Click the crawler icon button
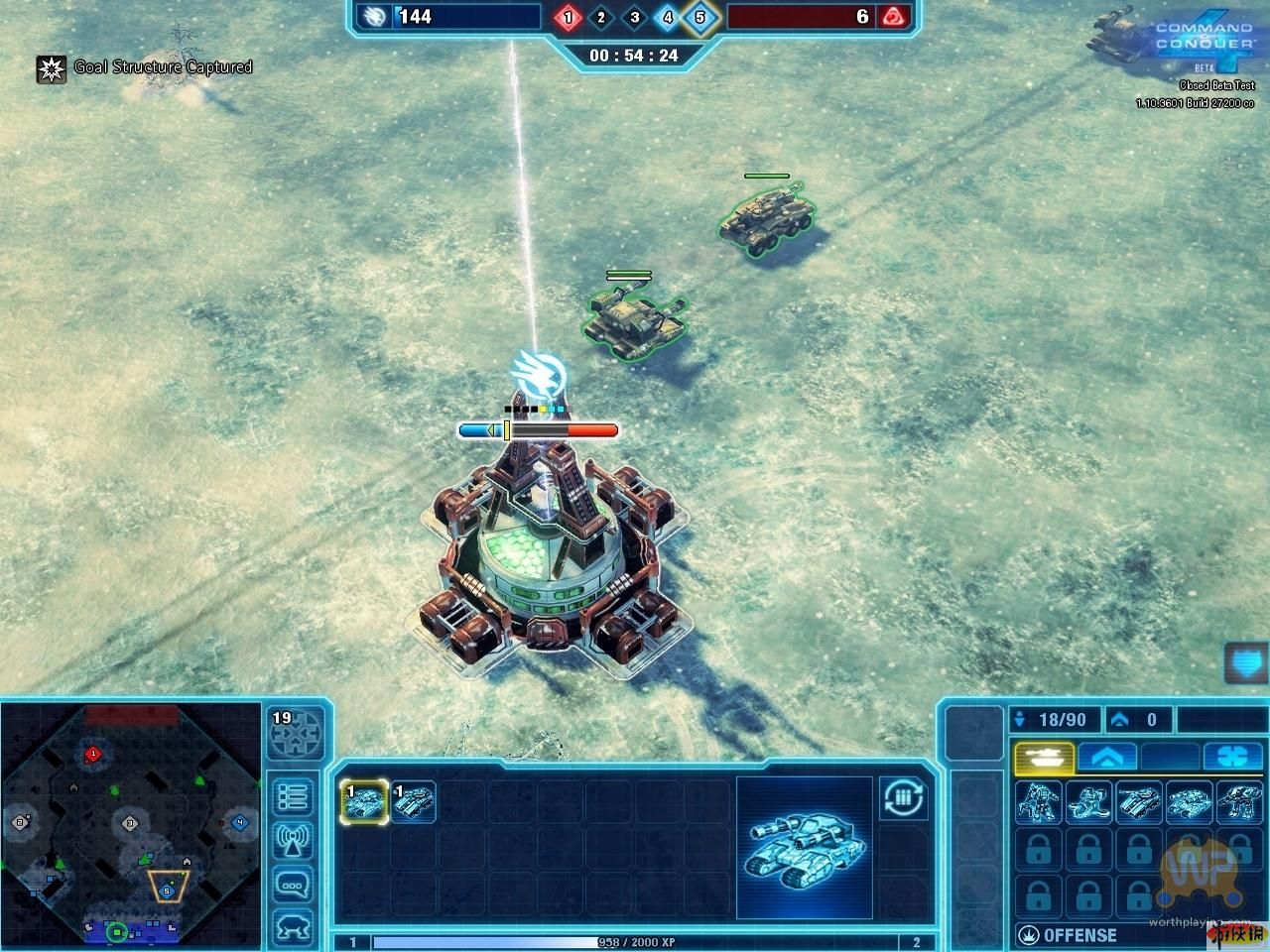Viewport: 1270px width, 952px height. [293, 927]
